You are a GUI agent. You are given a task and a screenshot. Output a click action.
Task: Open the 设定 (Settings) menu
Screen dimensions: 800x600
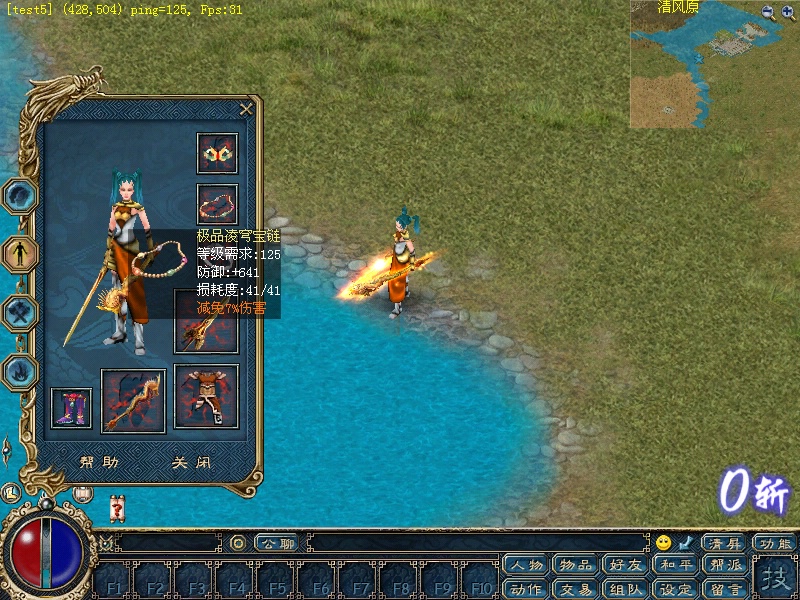675,589
